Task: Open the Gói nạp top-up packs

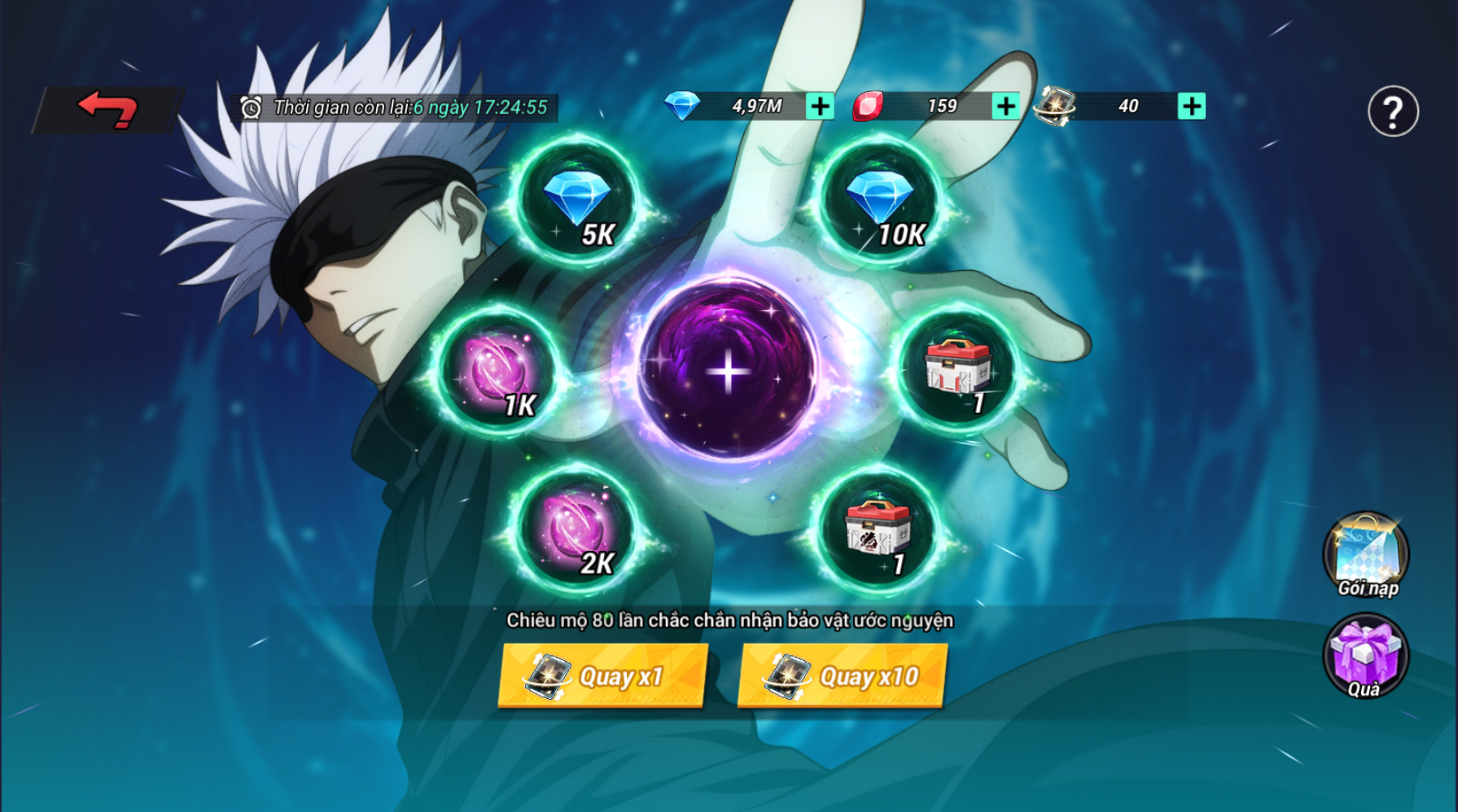Action: tap(1366, 555)
